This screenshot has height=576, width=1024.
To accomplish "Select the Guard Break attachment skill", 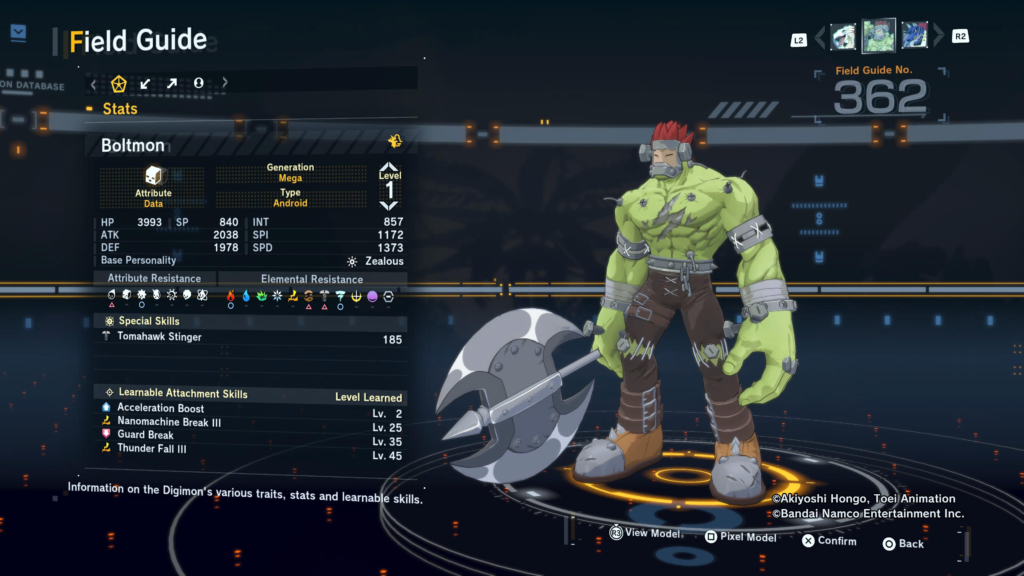I will [x=145, y=435].
